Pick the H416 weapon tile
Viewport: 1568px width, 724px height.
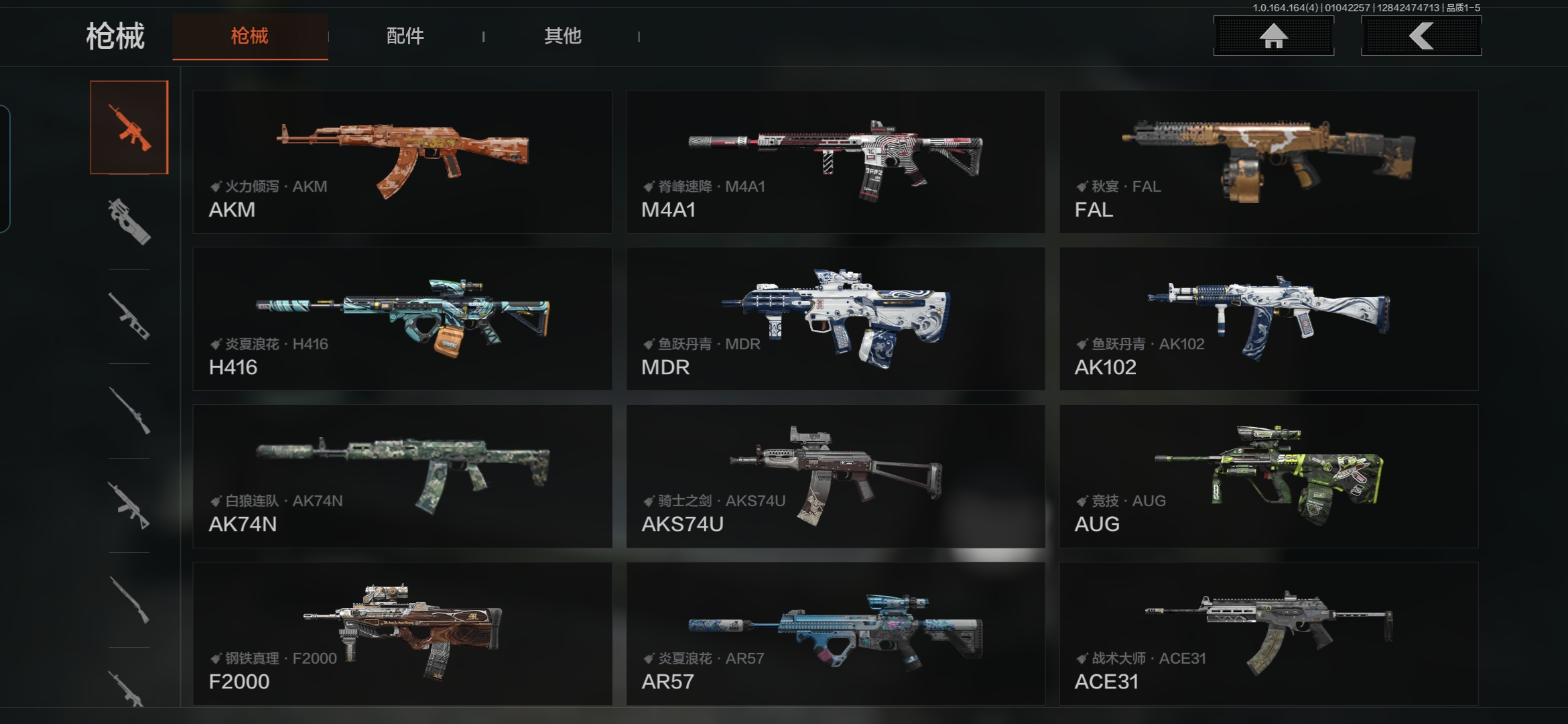pyautogui.click(x=402, y=318)
